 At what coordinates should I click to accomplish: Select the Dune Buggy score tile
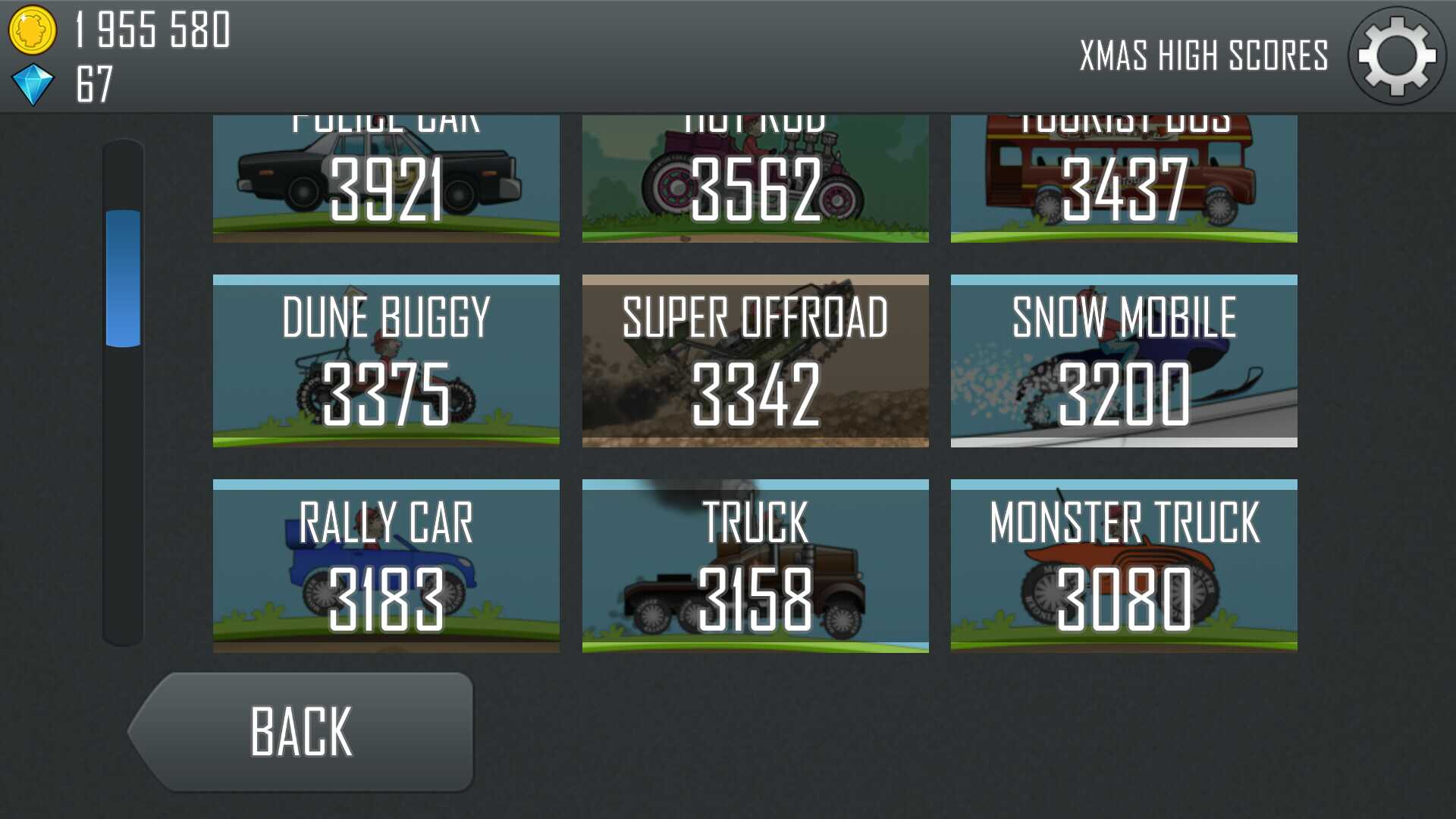click(x=386, y=361)
